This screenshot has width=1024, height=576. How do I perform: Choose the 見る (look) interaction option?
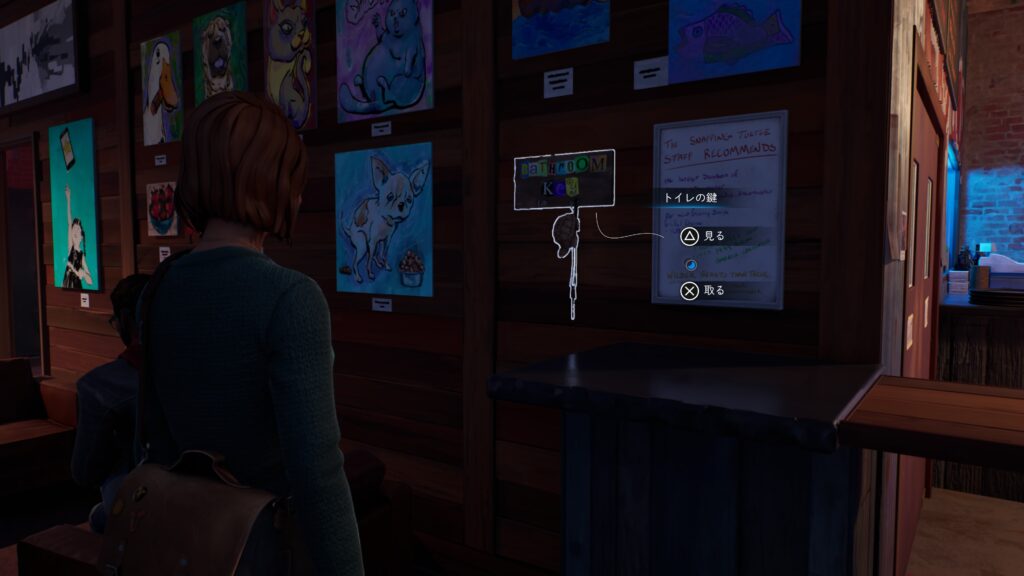tap(702, 237)
